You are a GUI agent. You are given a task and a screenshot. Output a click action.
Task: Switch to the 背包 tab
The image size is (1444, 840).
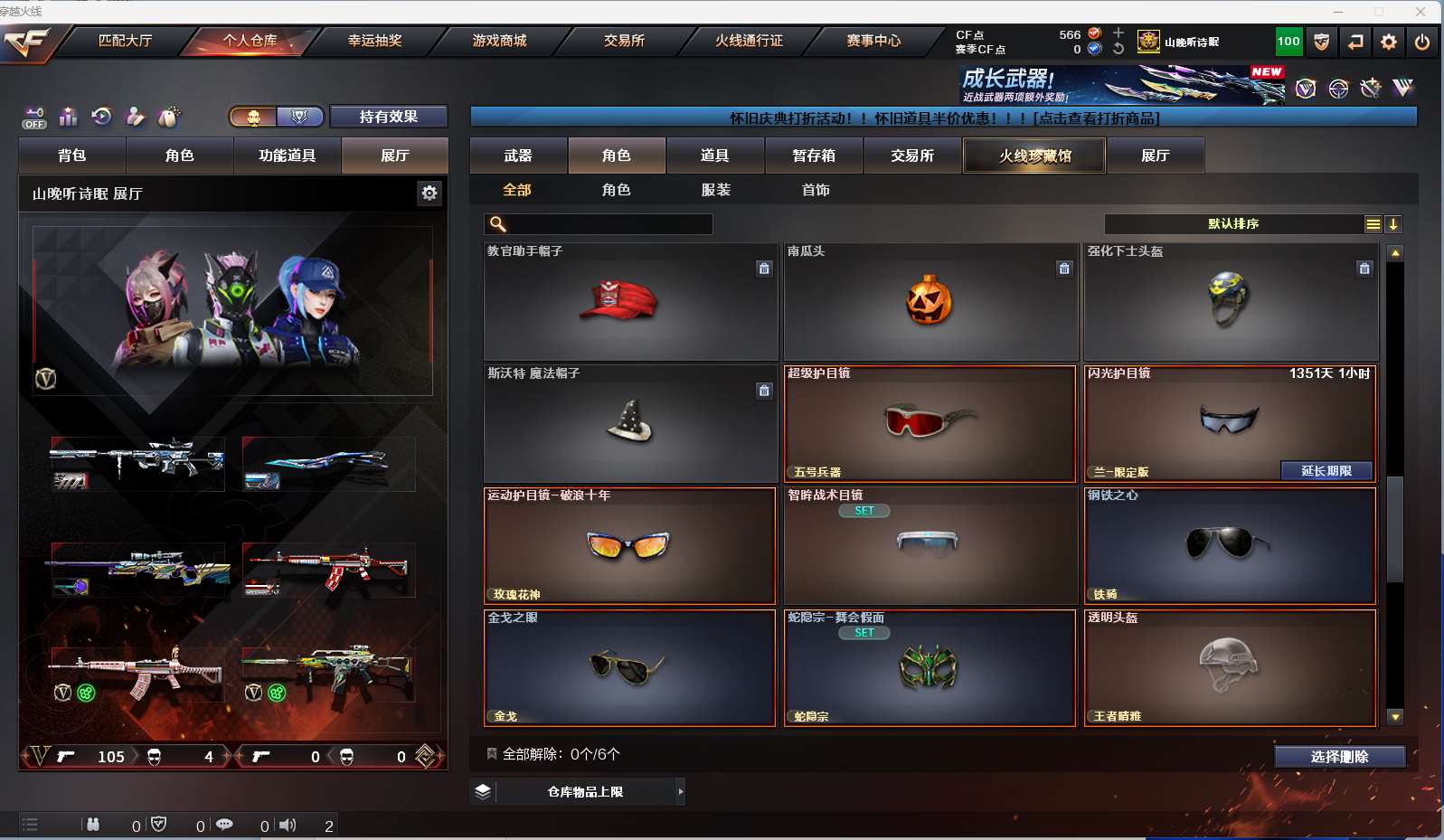[72, 156]
